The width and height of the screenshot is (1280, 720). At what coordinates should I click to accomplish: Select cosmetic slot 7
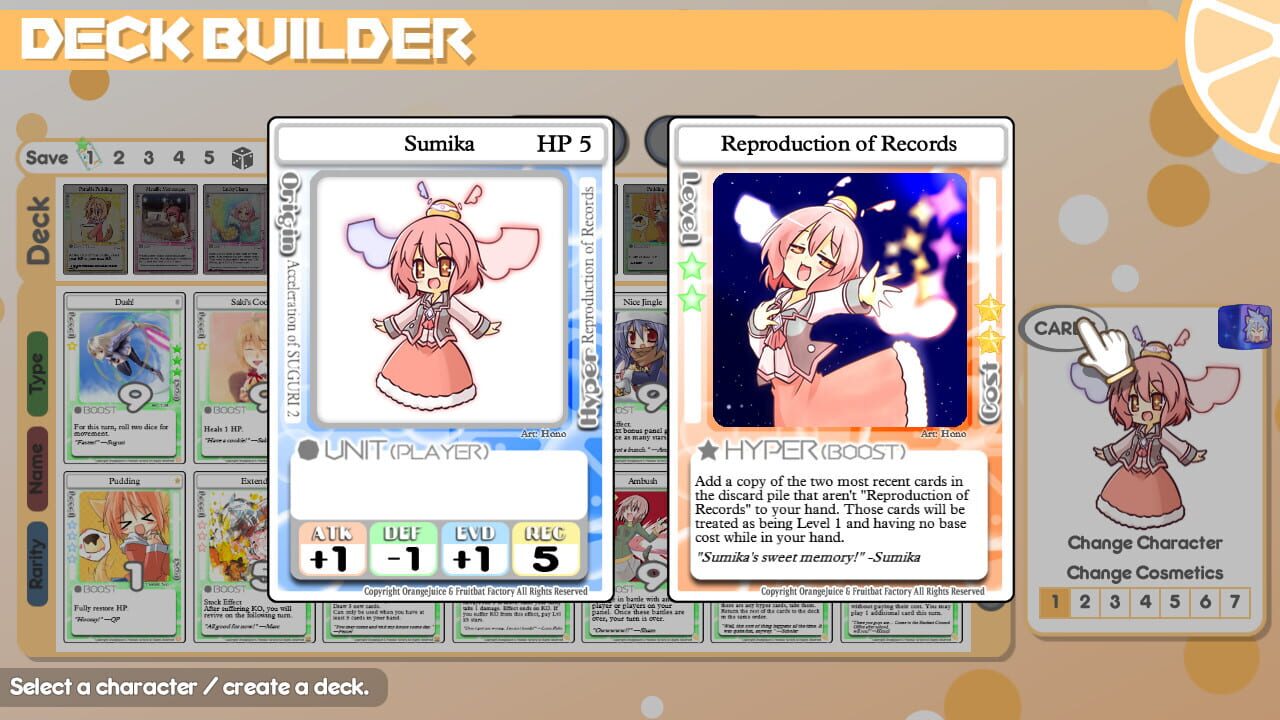[1235, 600]
